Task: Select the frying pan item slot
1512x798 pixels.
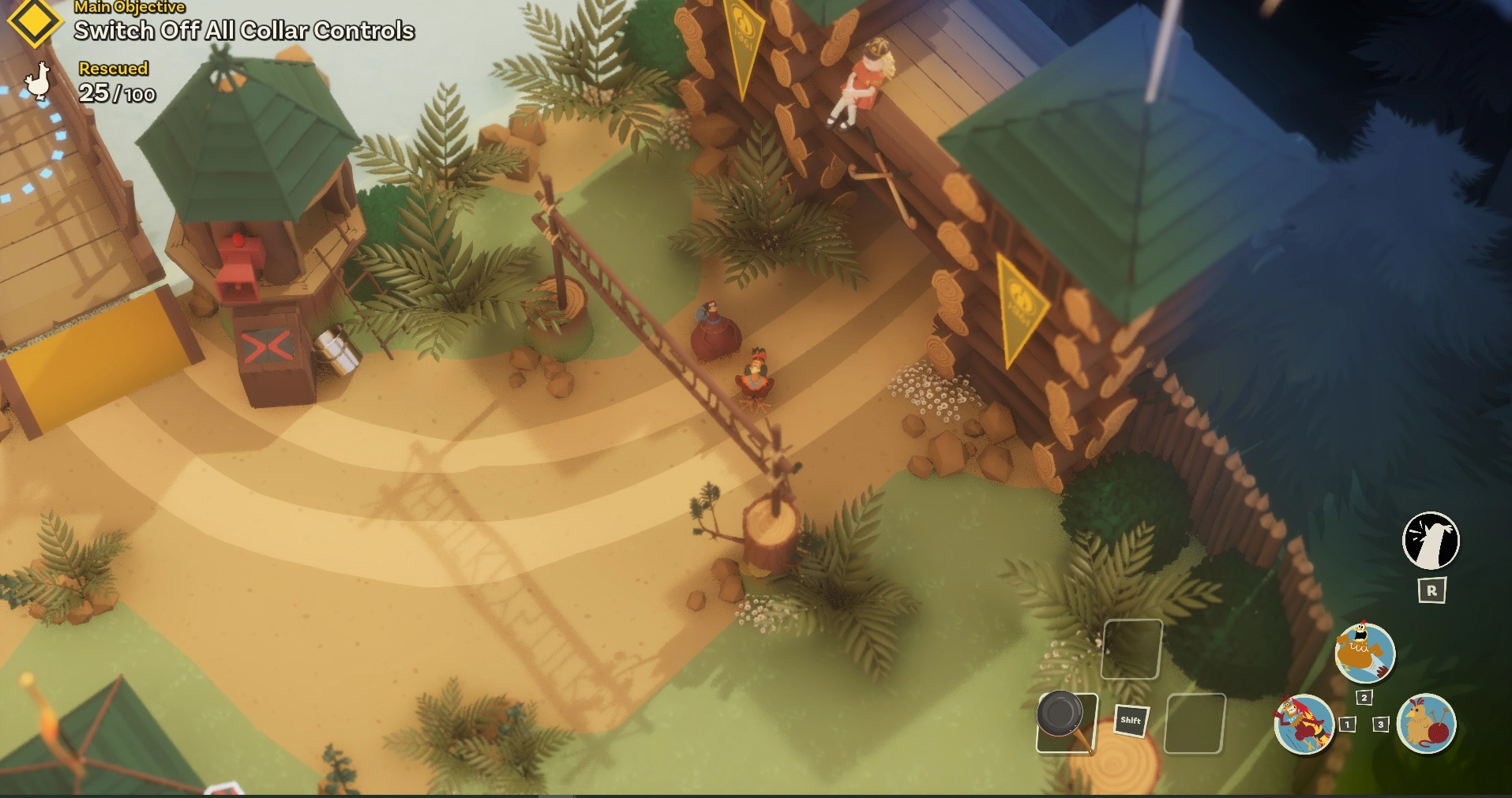Action: (1067, 722)
